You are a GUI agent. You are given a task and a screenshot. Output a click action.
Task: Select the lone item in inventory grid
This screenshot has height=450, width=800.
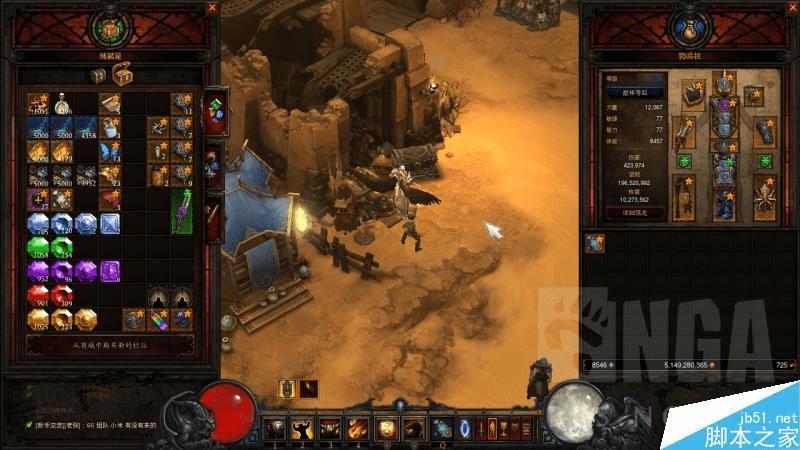(596, 243)
